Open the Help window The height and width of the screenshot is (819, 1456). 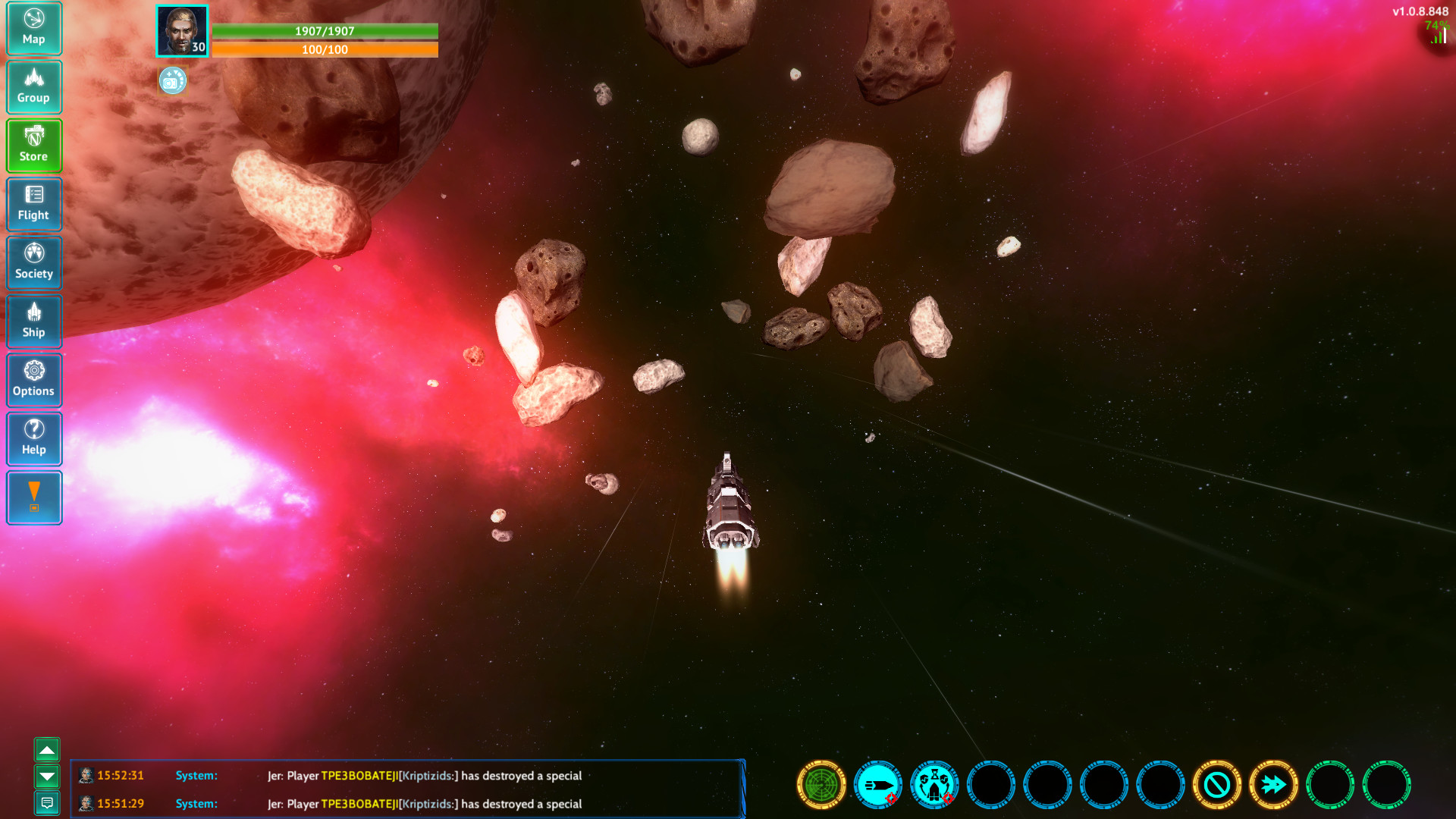34,439
